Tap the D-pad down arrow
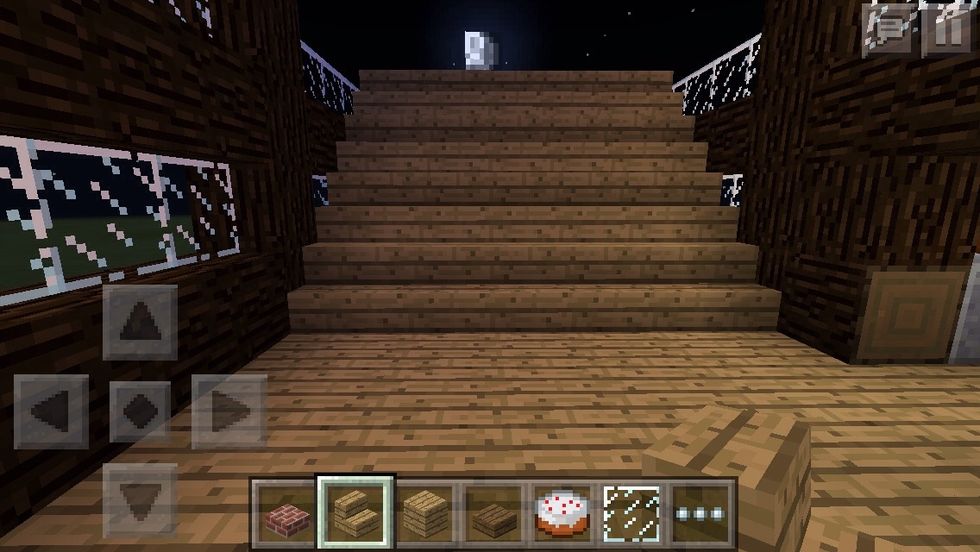The image size is (980, 552). (x=140, y=497)
